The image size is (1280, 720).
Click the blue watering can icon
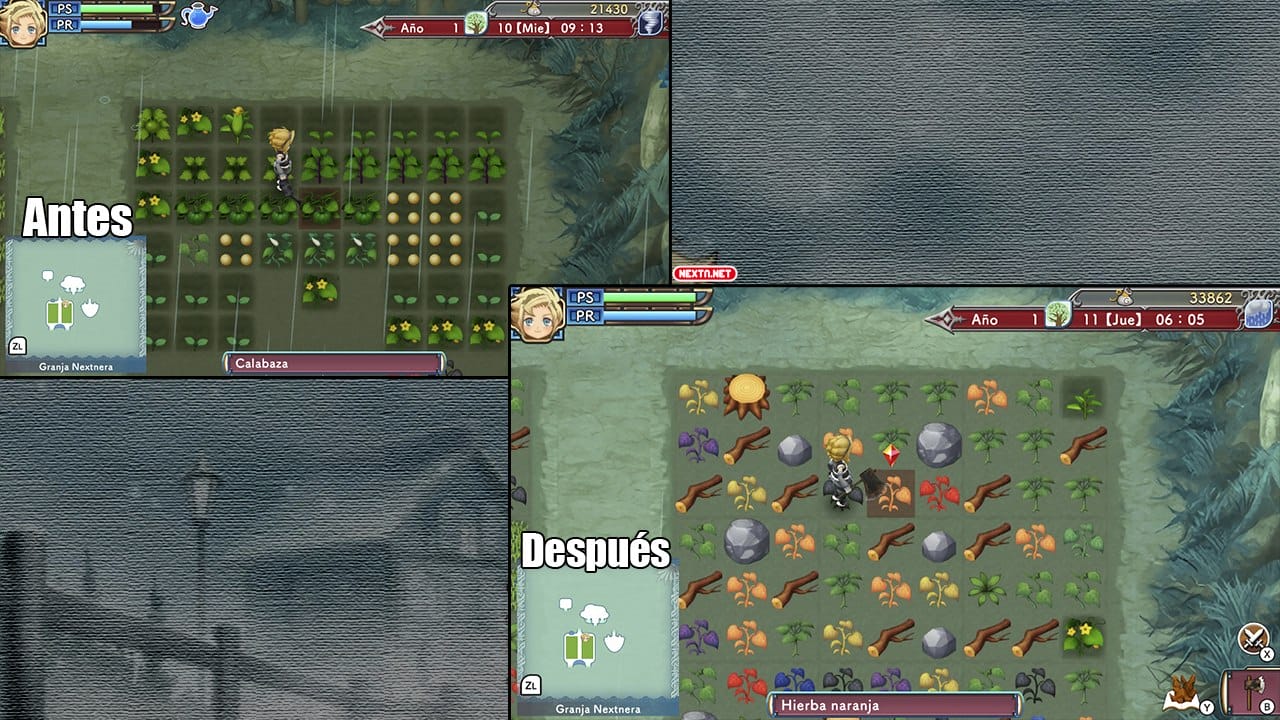198,15
